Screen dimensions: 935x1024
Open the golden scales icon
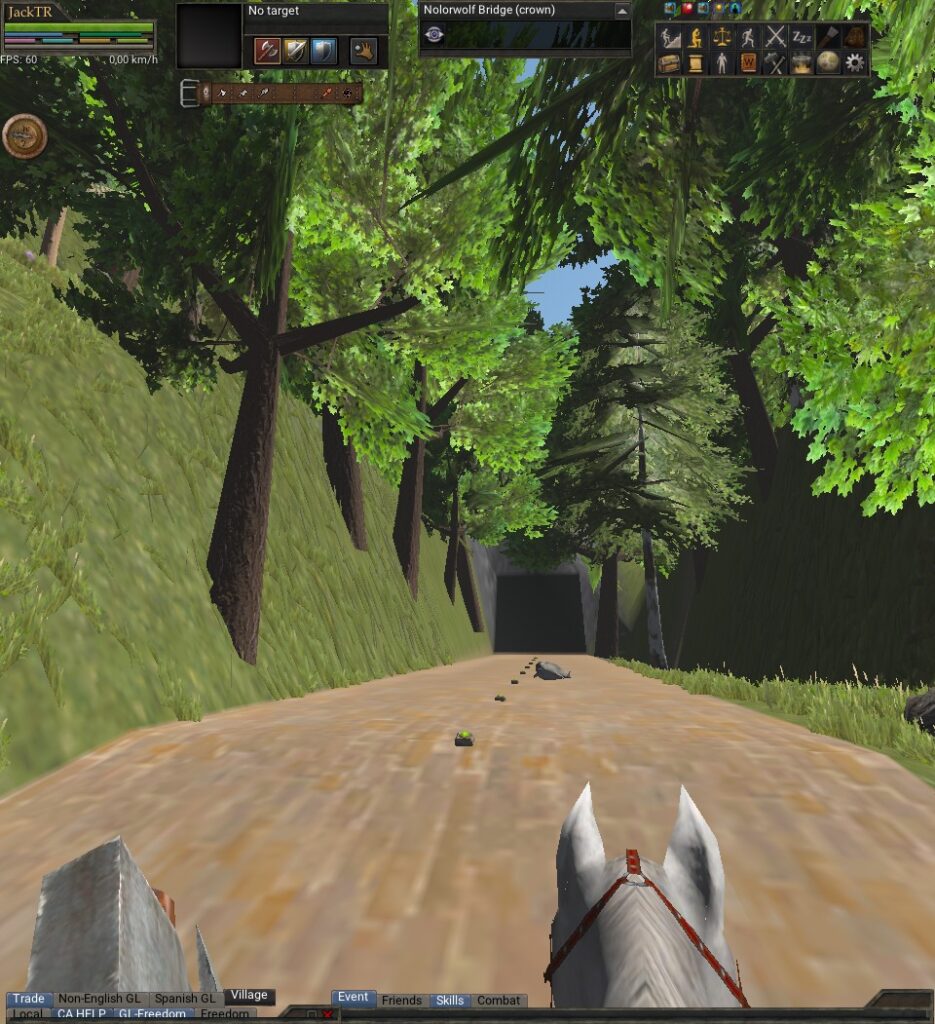(x=721, y=38)
